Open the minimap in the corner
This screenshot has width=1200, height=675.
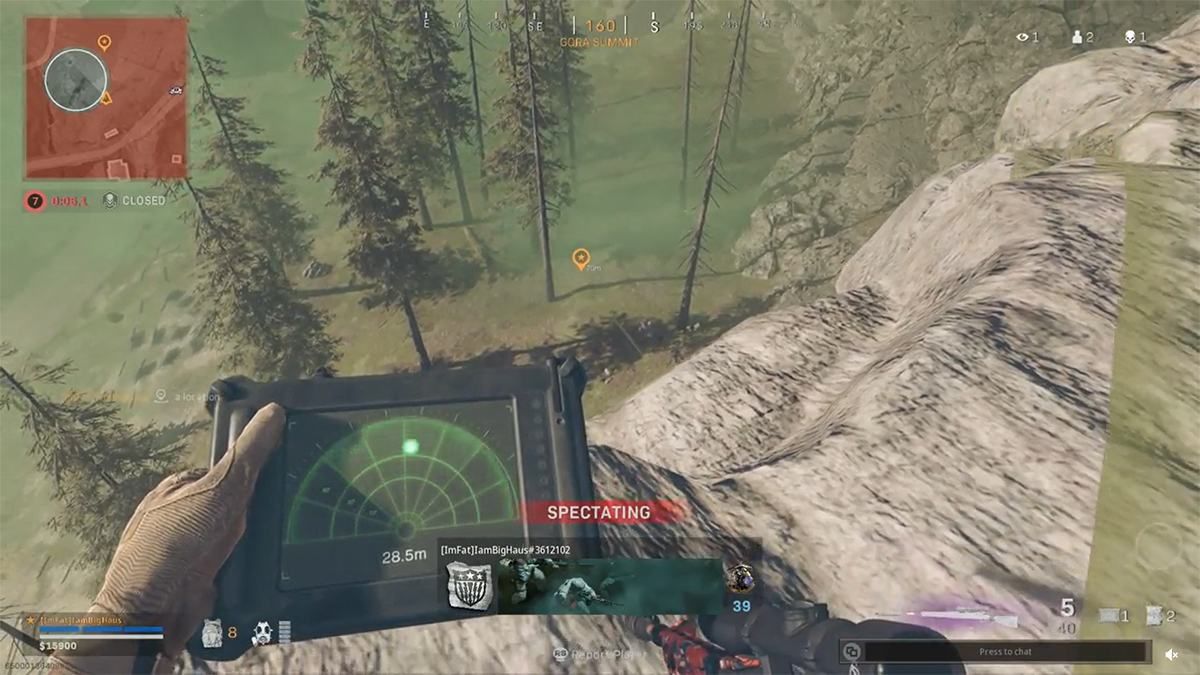(x=106, y=98)
